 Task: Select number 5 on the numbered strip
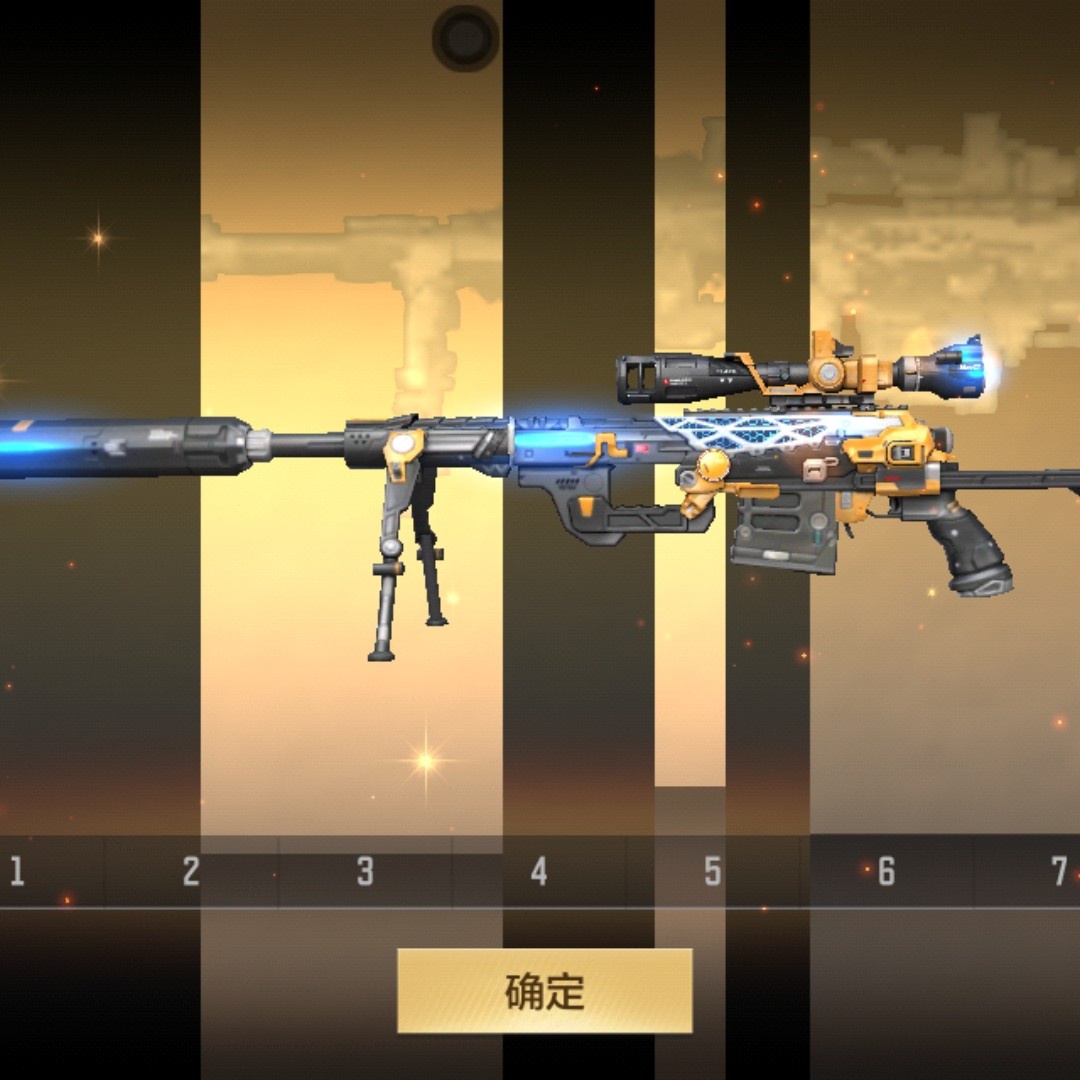[712, 871]
